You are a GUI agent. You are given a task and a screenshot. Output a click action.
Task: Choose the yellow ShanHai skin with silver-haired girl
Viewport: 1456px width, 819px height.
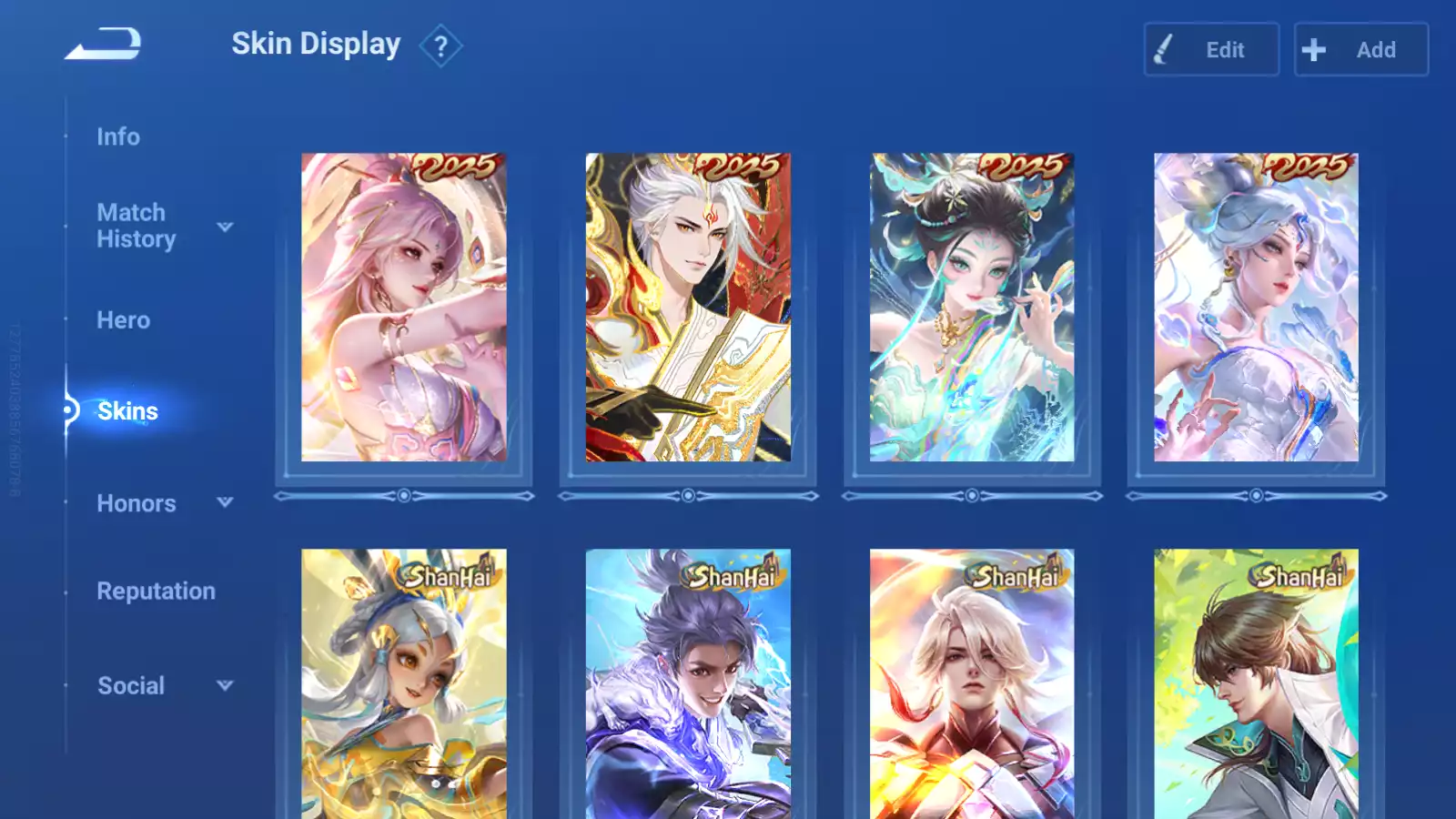point(404,682)
